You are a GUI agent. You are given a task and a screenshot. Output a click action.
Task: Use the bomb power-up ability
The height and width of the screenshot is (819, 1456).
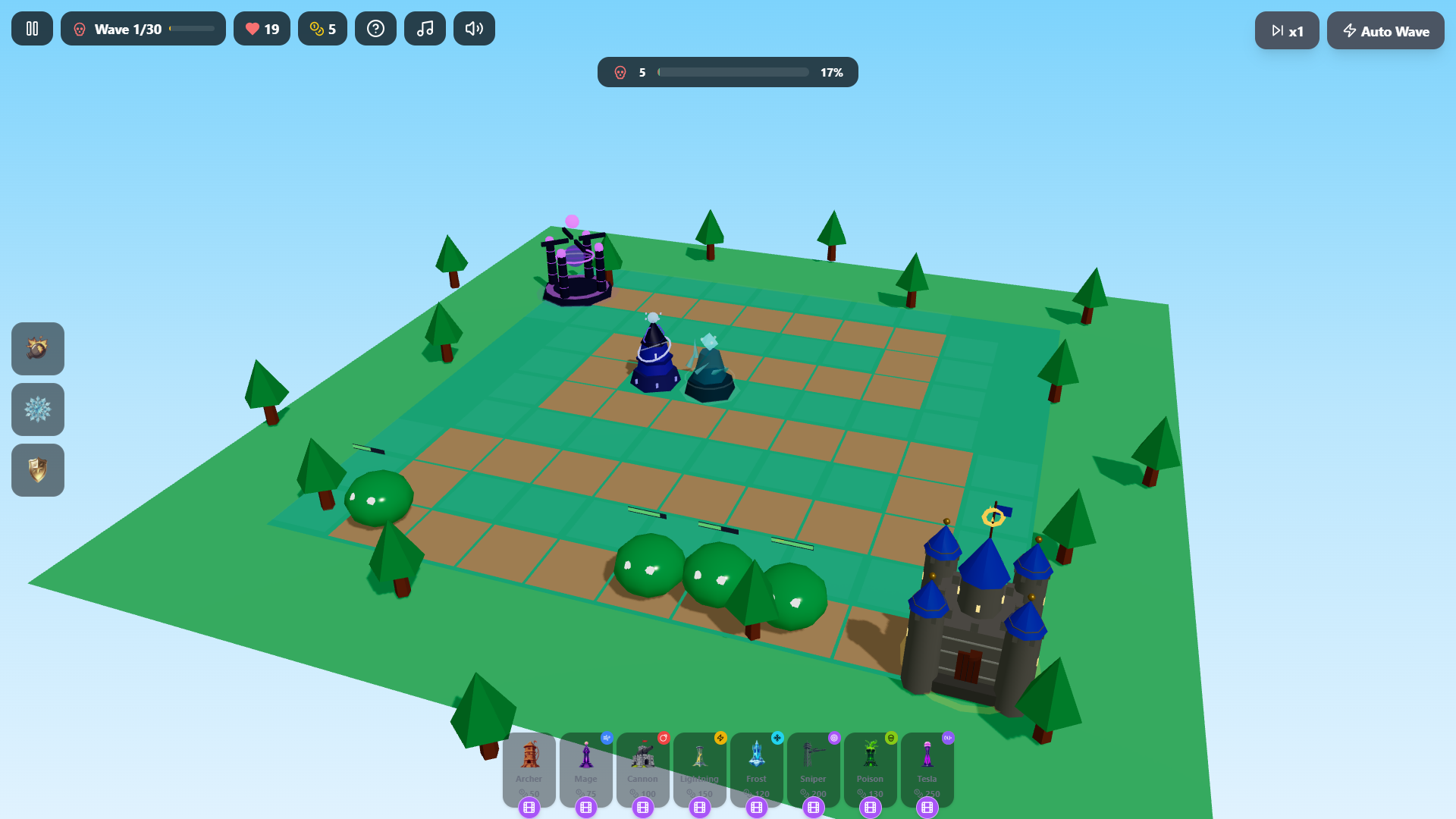[37, 349]
